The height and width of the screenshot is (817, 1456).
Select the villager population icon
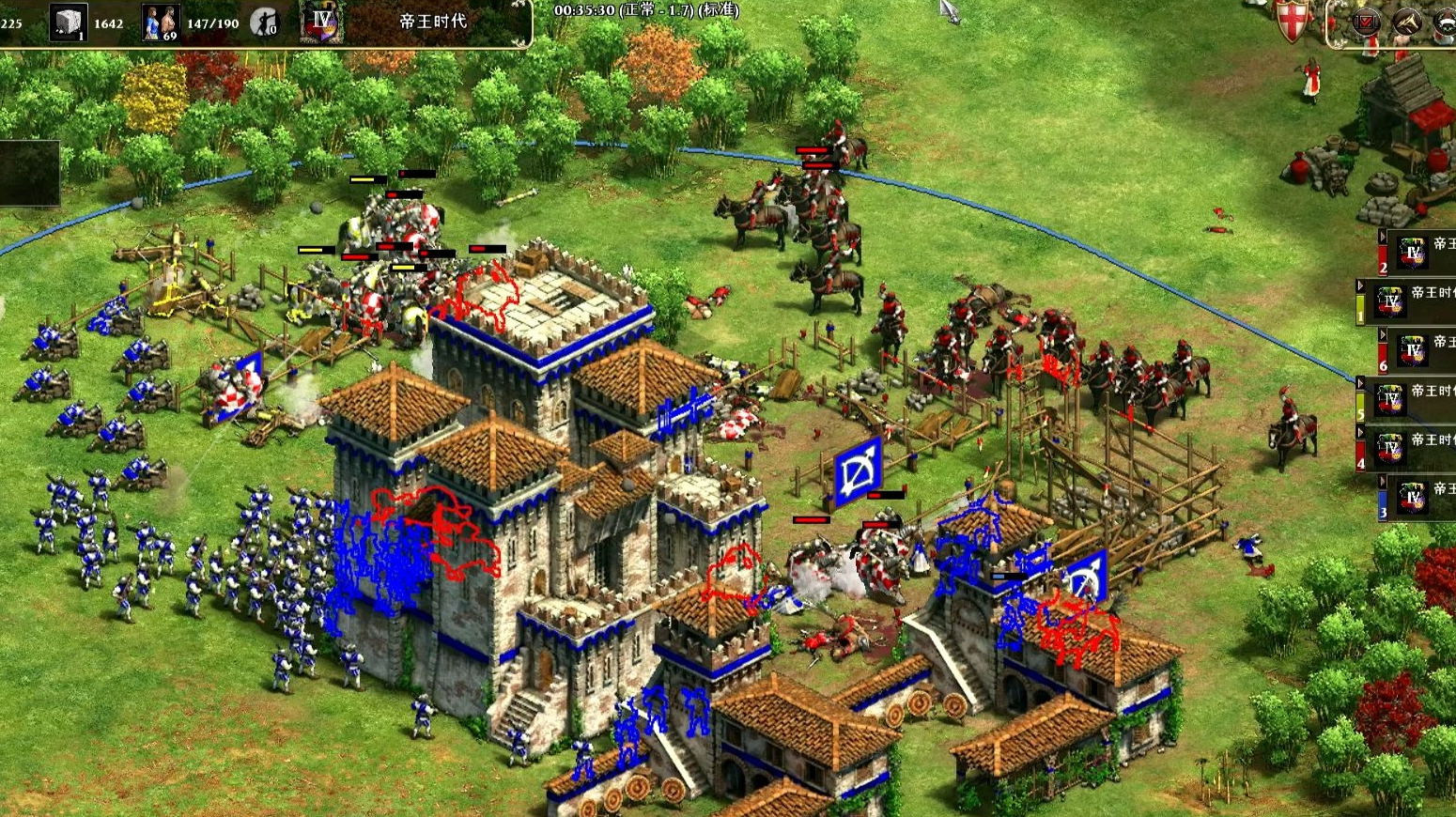click(160, 23)
